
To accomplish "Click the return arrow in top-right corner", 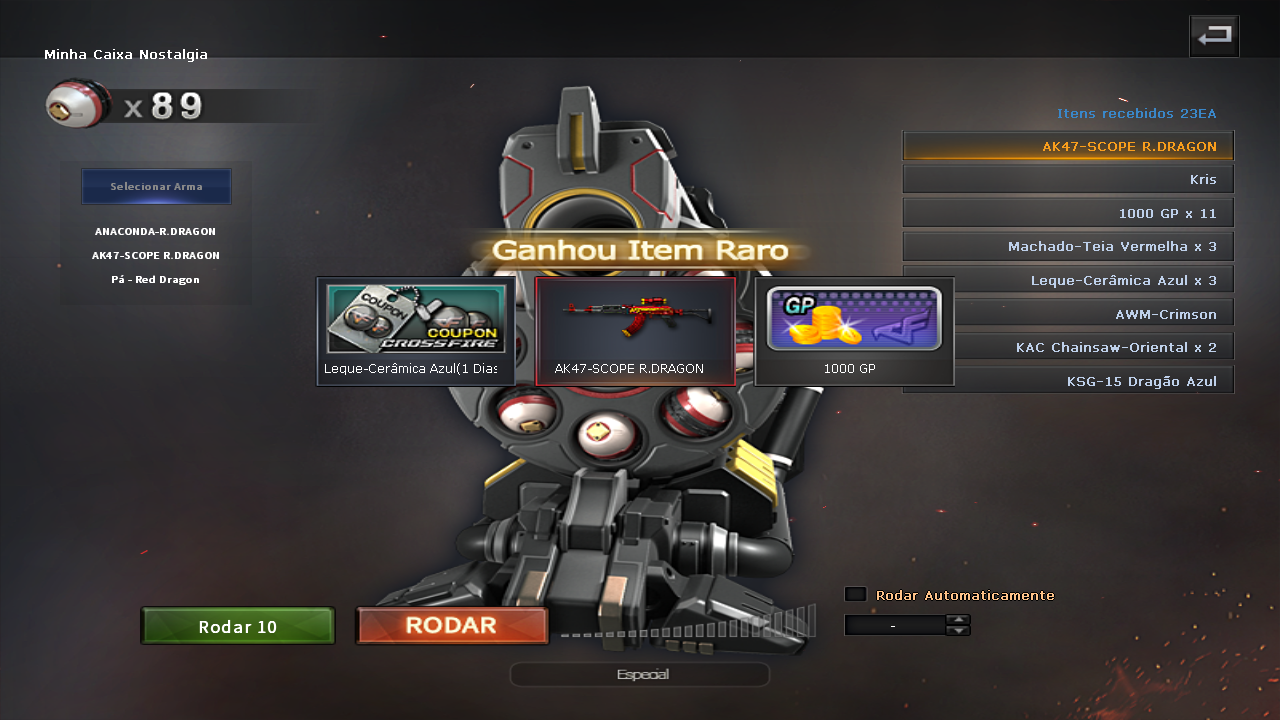I will point(1214,35).
